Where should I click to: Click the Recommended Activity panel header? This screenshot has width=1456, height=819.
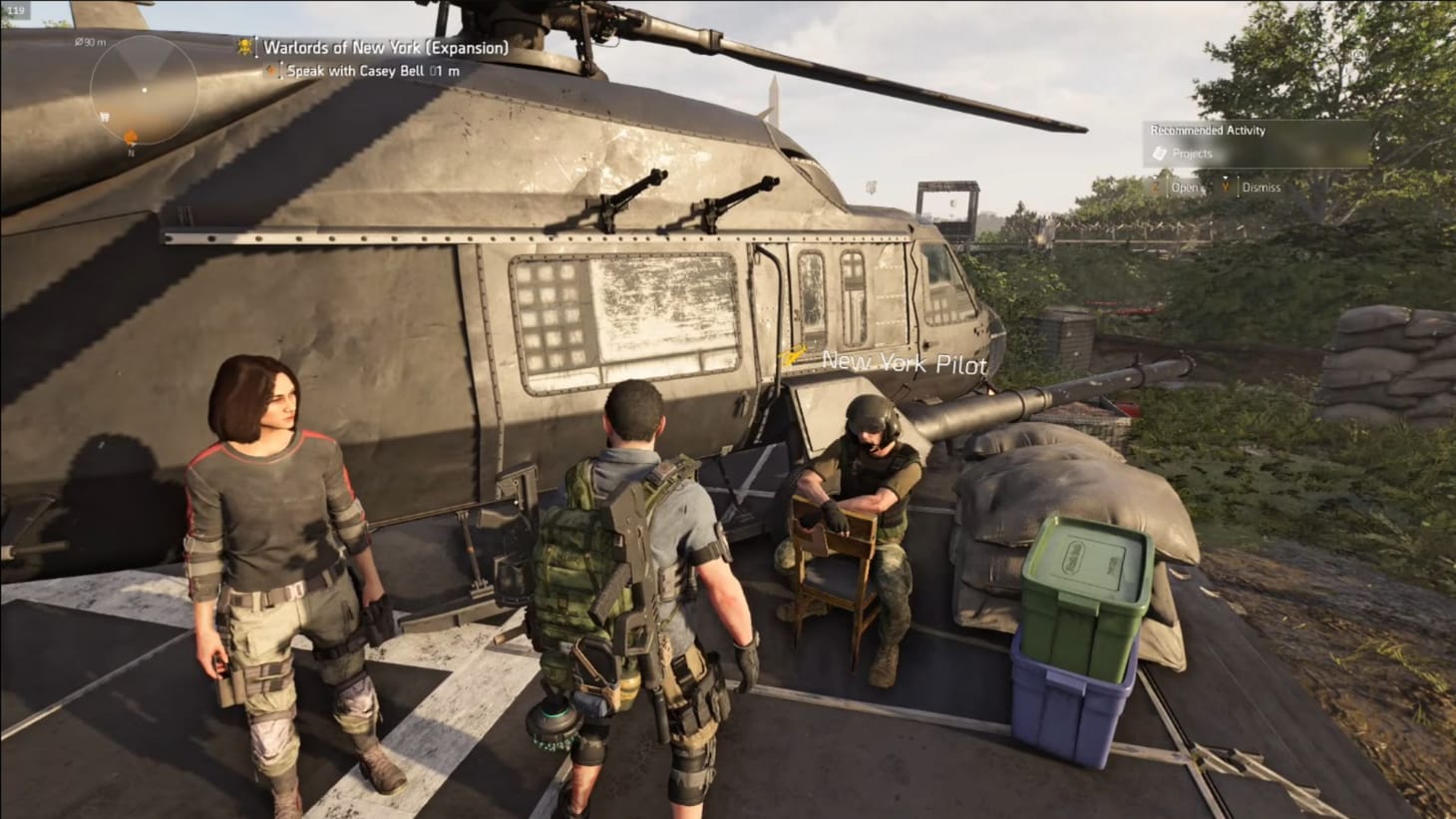(1207, 131)
